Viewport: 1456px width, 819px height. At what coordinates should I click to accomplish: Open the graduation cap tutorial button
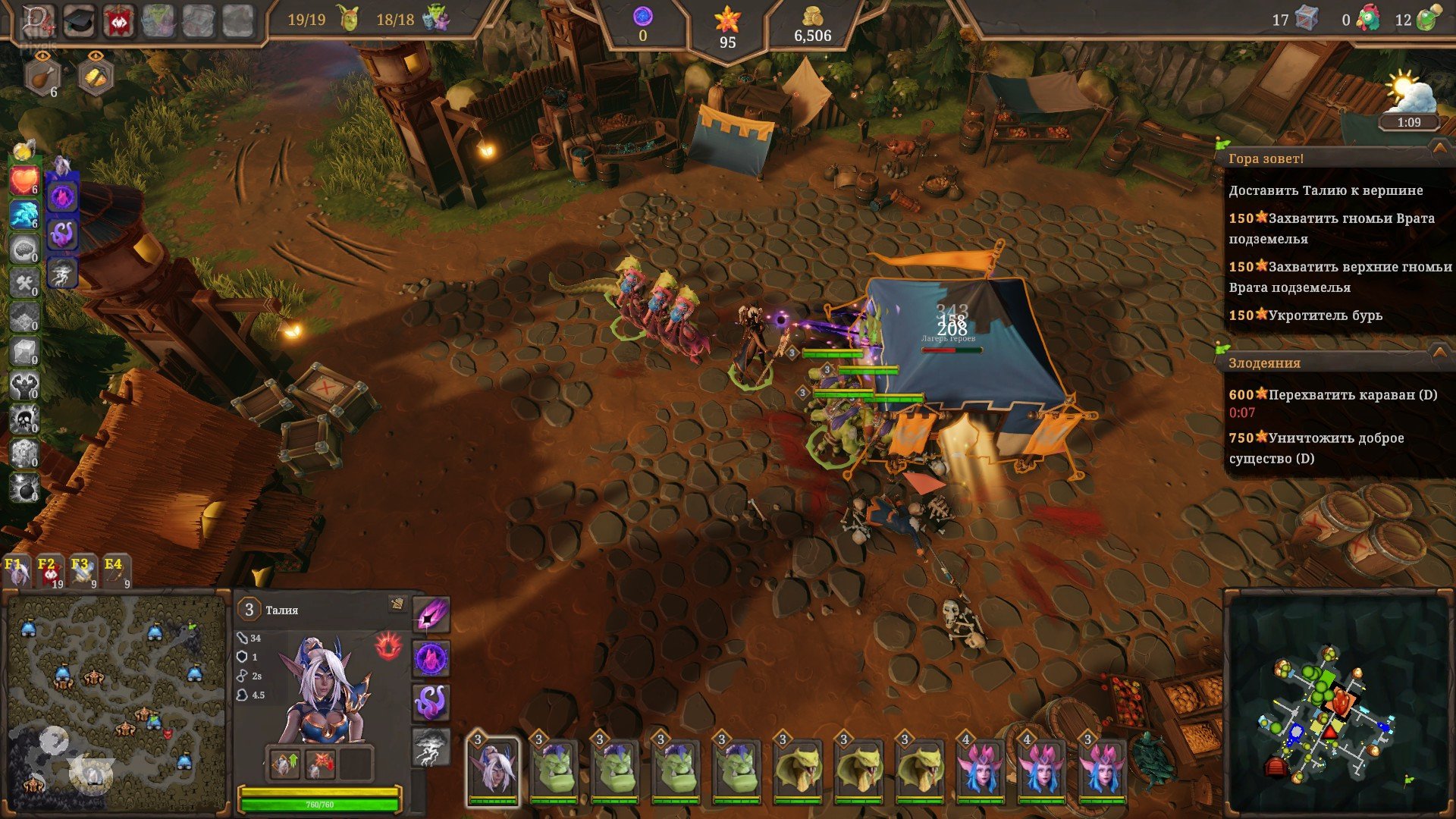pos(78,20)
